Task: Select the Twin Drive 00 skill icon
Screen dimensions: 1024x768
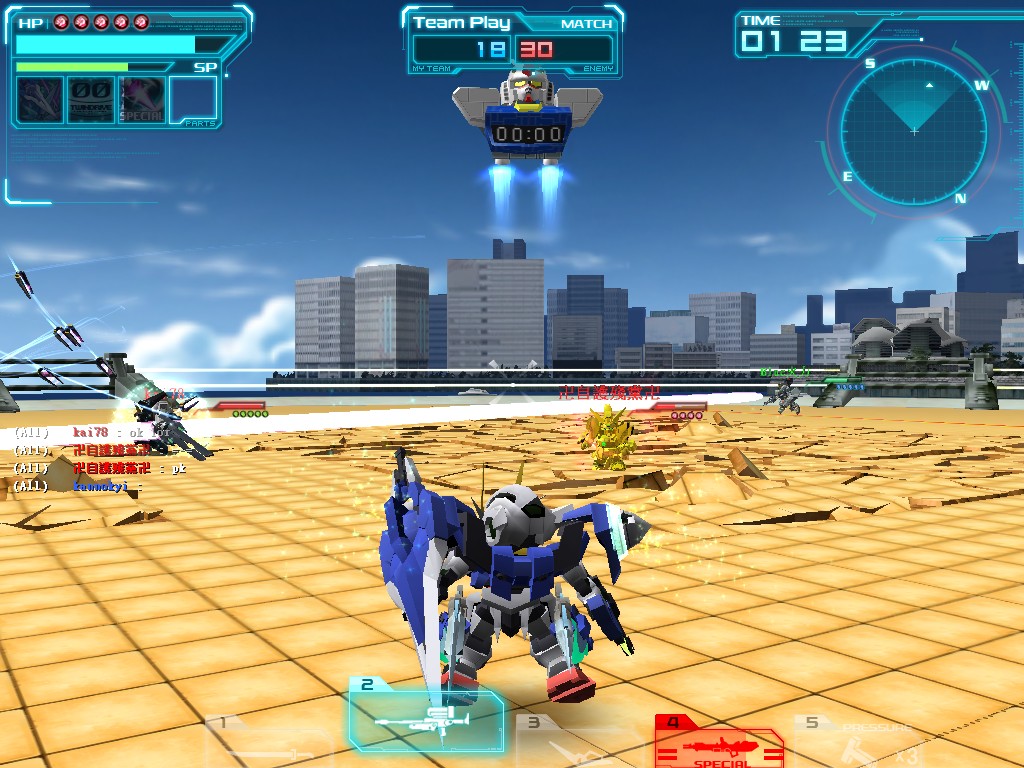Action: [90, 100]
